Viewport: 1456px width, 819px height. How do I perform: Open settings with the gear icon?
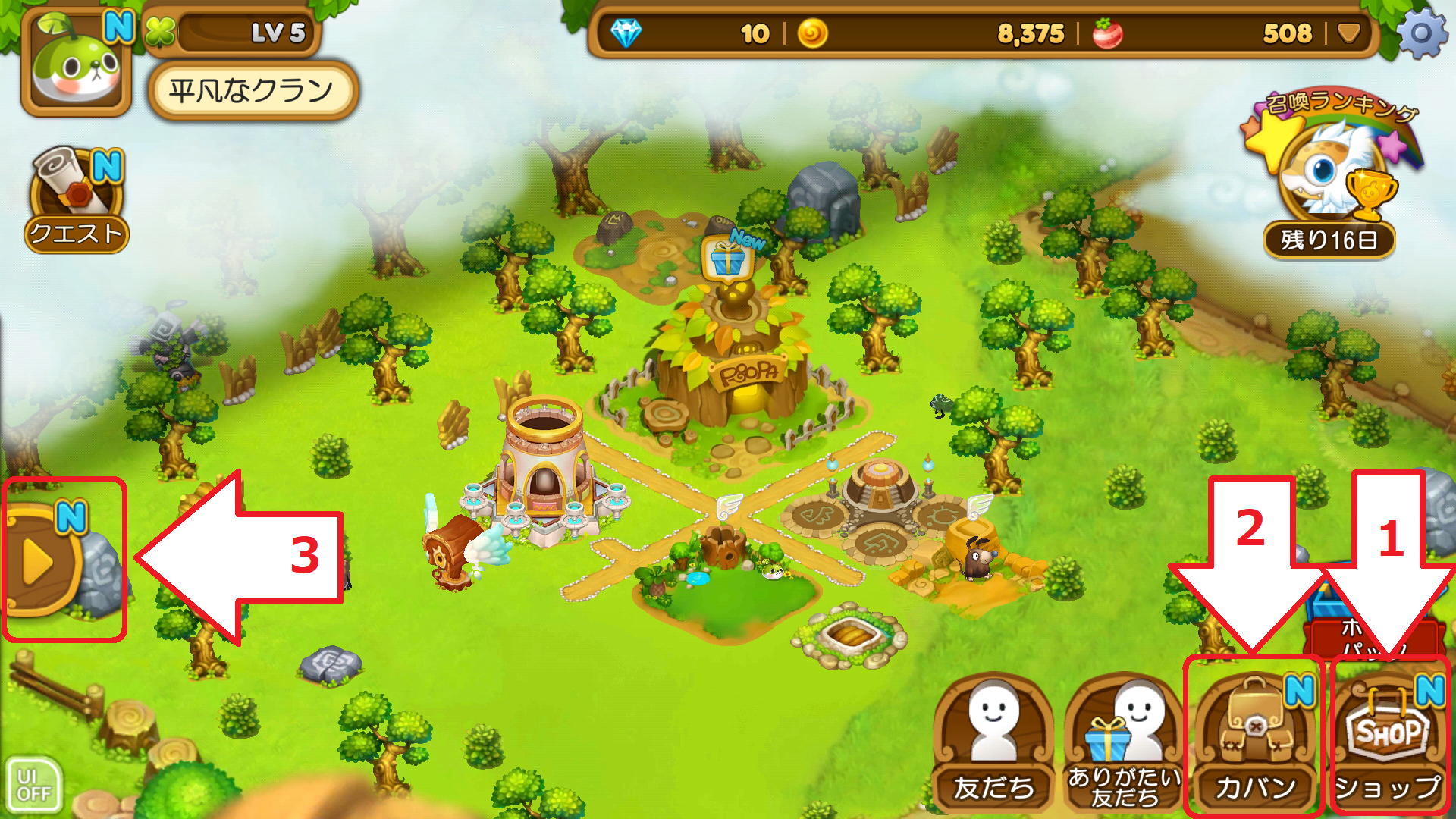1422,34
